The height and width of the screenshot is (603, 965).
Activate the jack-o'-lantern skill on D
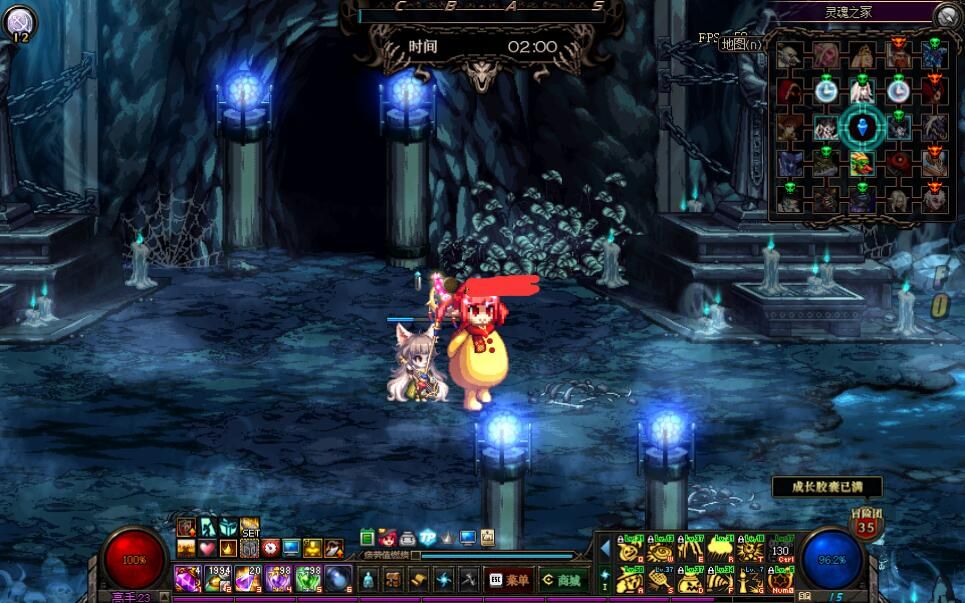click(x=690, y=580)
